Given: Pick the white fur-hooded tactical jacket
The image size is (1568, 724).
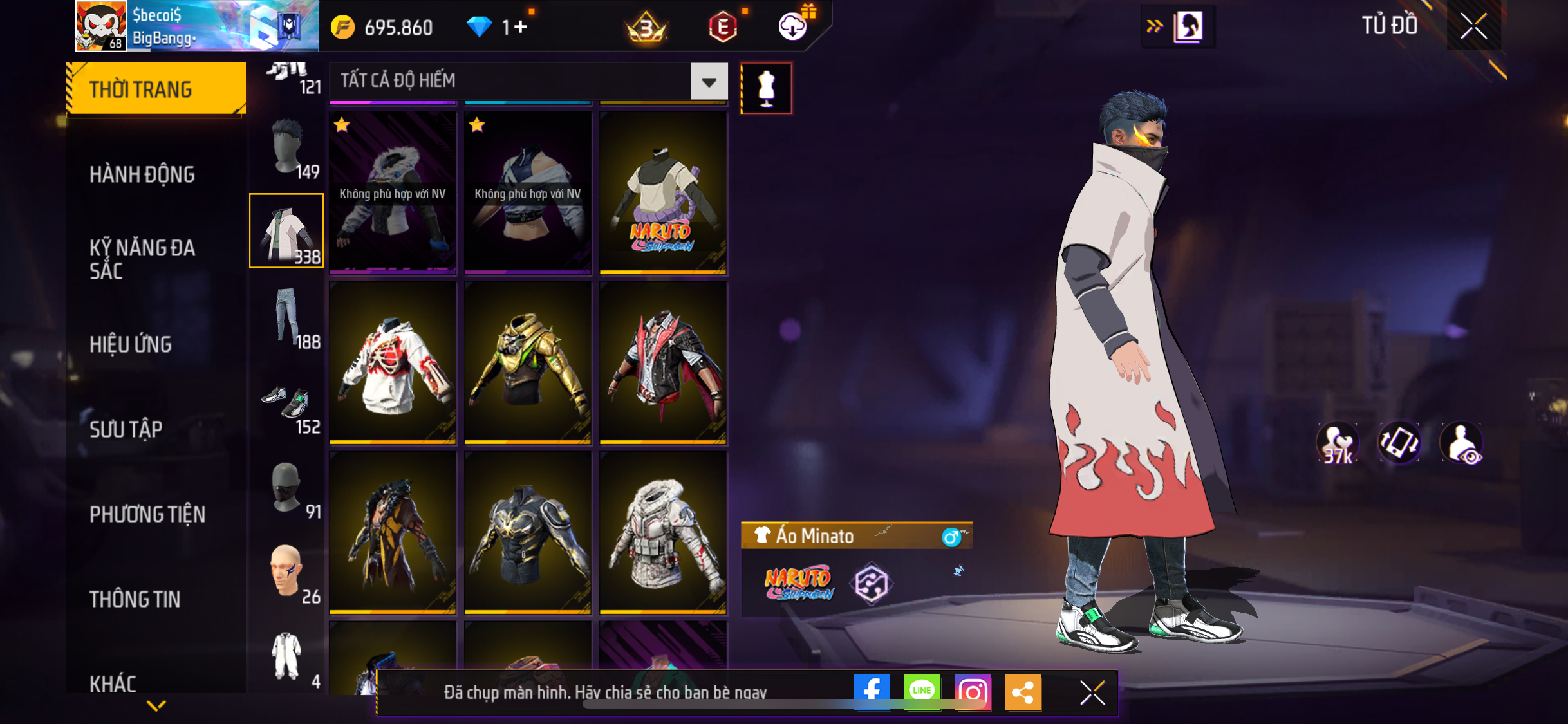Looking at the screenshot, I should pyautogui.click(x=663, y=533).
